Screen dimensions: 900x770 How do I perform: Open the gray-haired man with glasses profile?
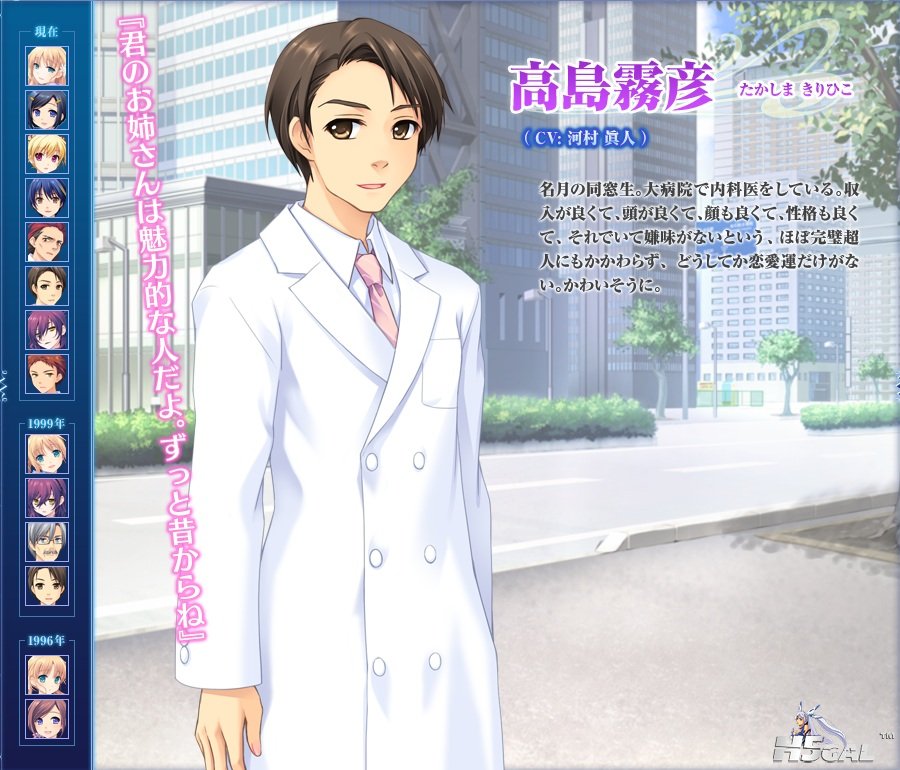tap(47, 541)
